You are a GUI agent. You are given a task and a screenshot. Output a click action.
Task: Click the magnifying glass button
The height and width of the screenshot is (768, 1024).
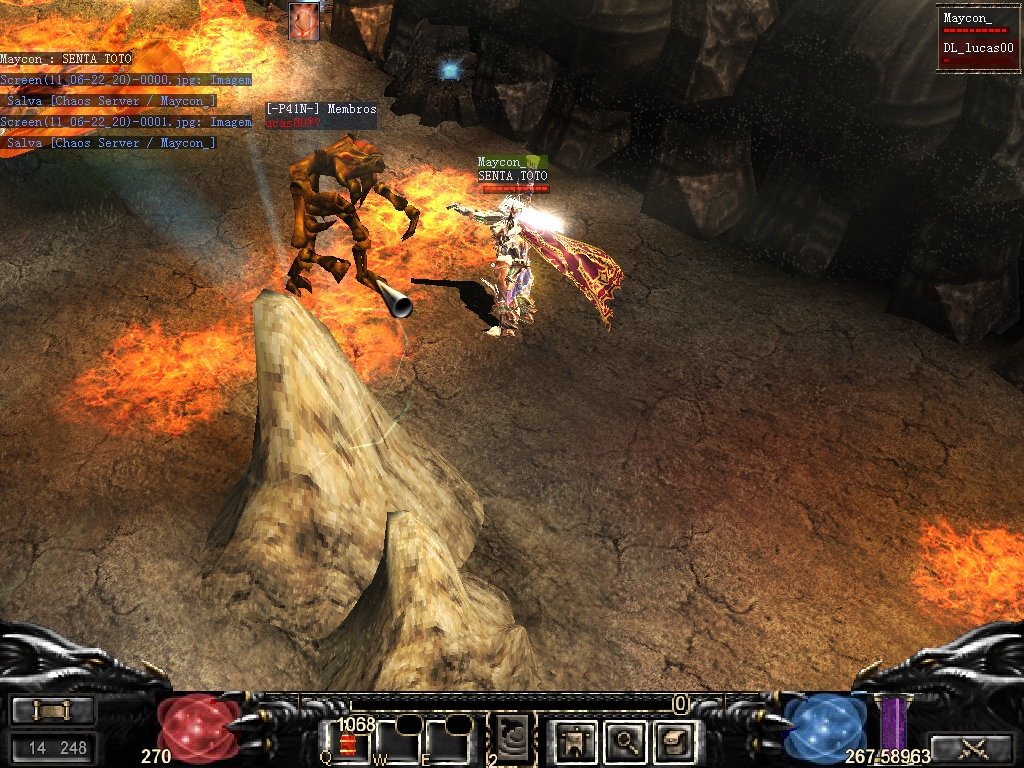tap(626, 740)
